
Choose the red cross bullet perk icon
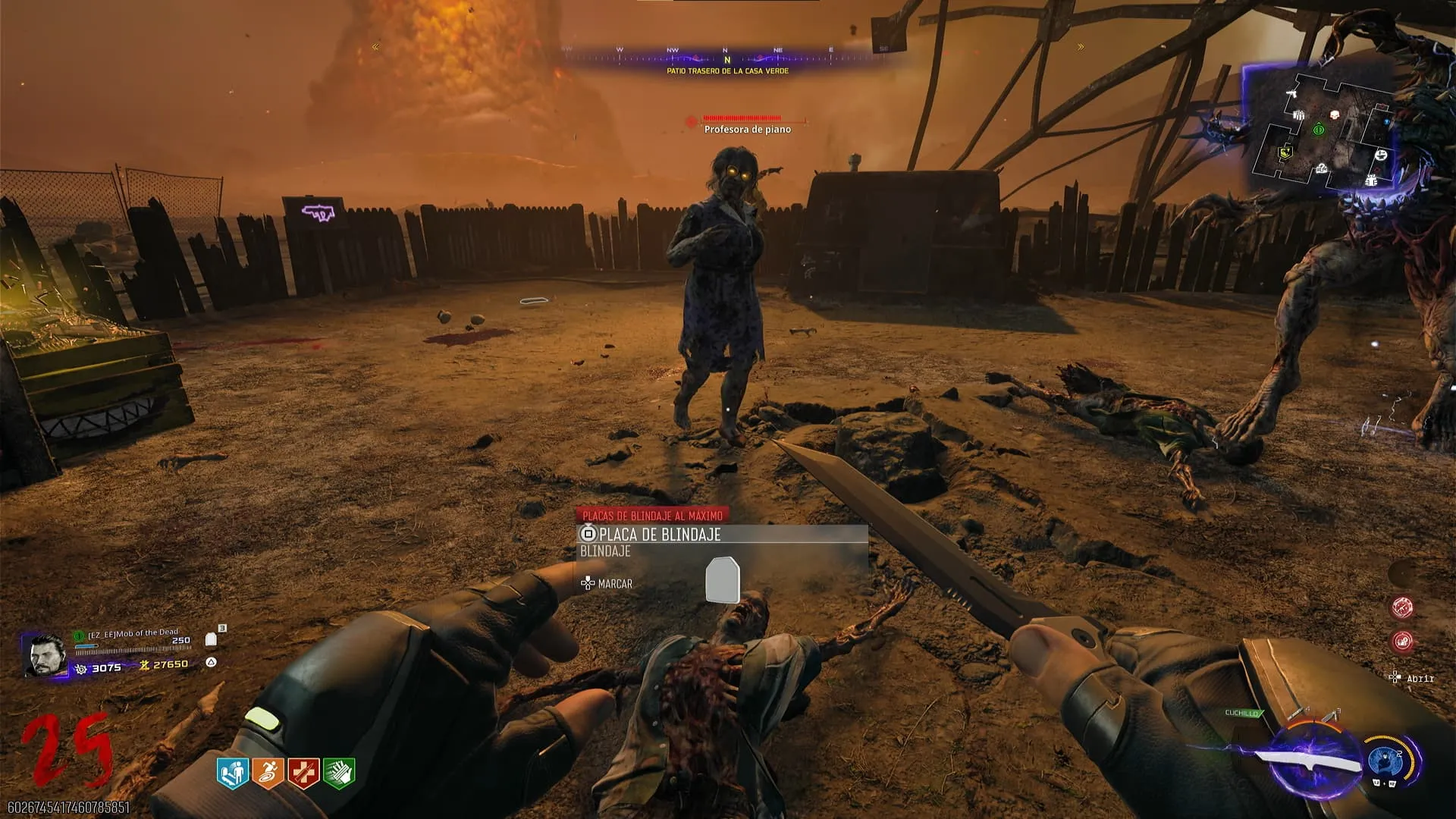[x=303, y=773]
